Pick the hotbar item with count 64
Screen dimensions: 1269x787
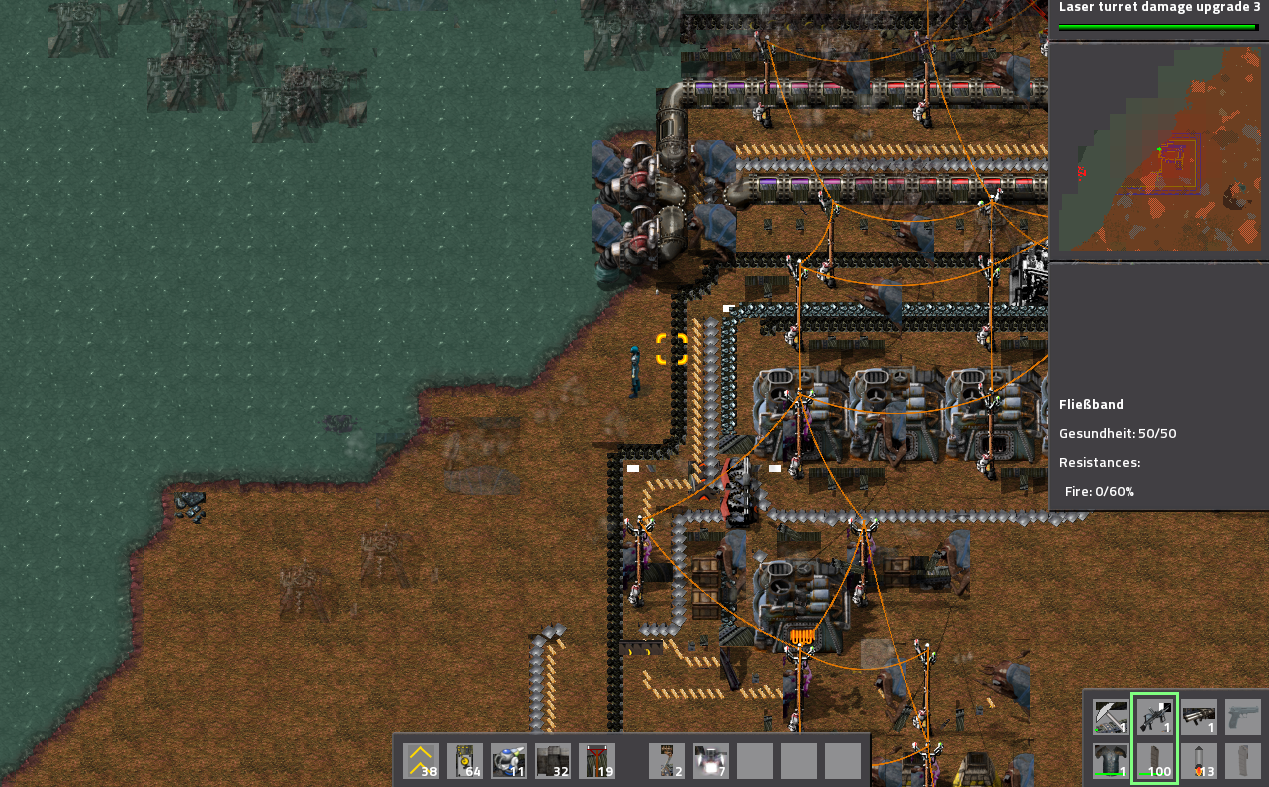(465, 761)
